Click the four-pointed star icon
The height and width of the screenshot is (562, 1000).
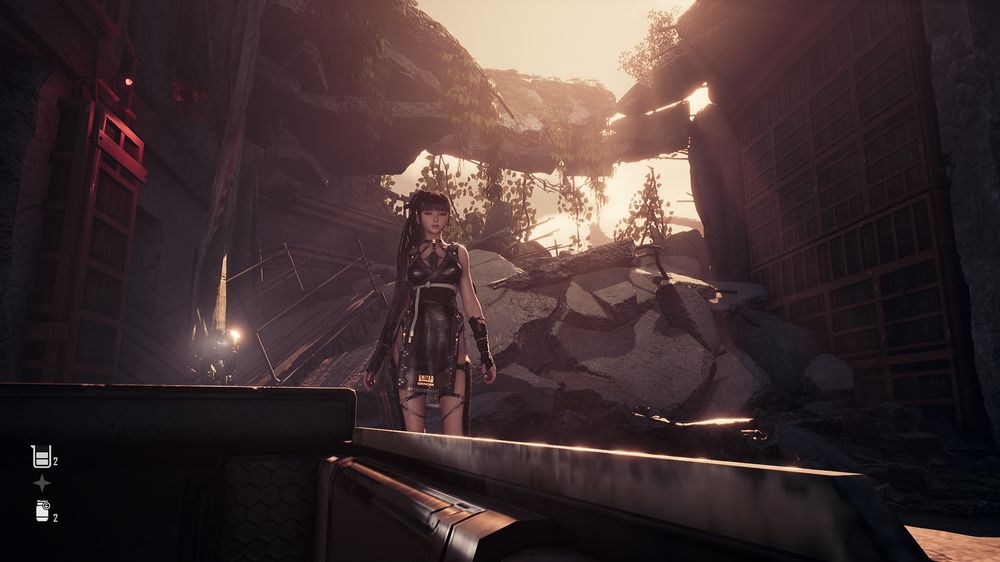[x=41, y=483]
